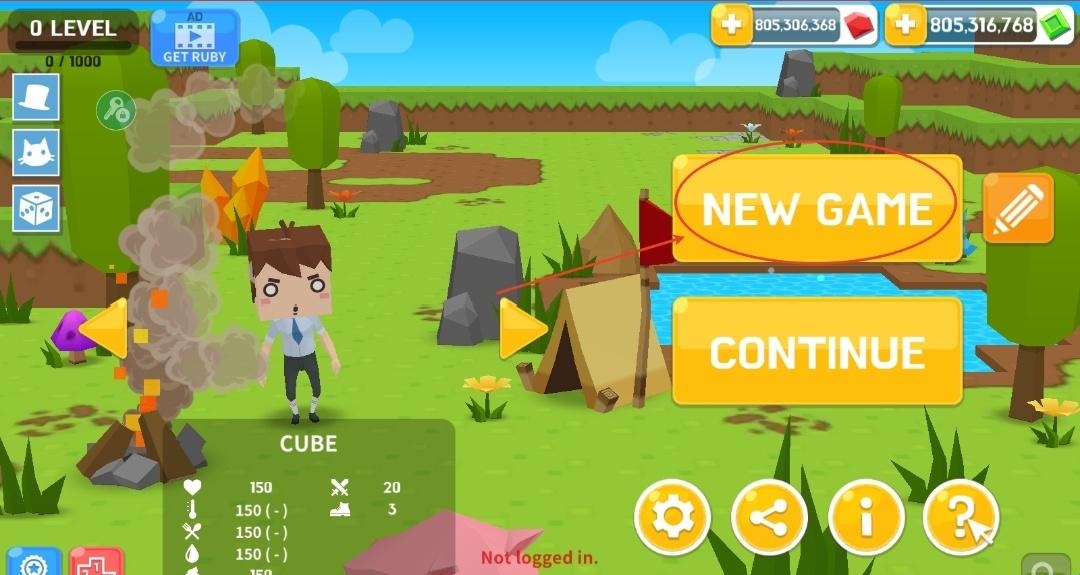Viewport: 1080px width, 575px height.
Task: Add more red rubies with plus button
Action: pos(732,25)
